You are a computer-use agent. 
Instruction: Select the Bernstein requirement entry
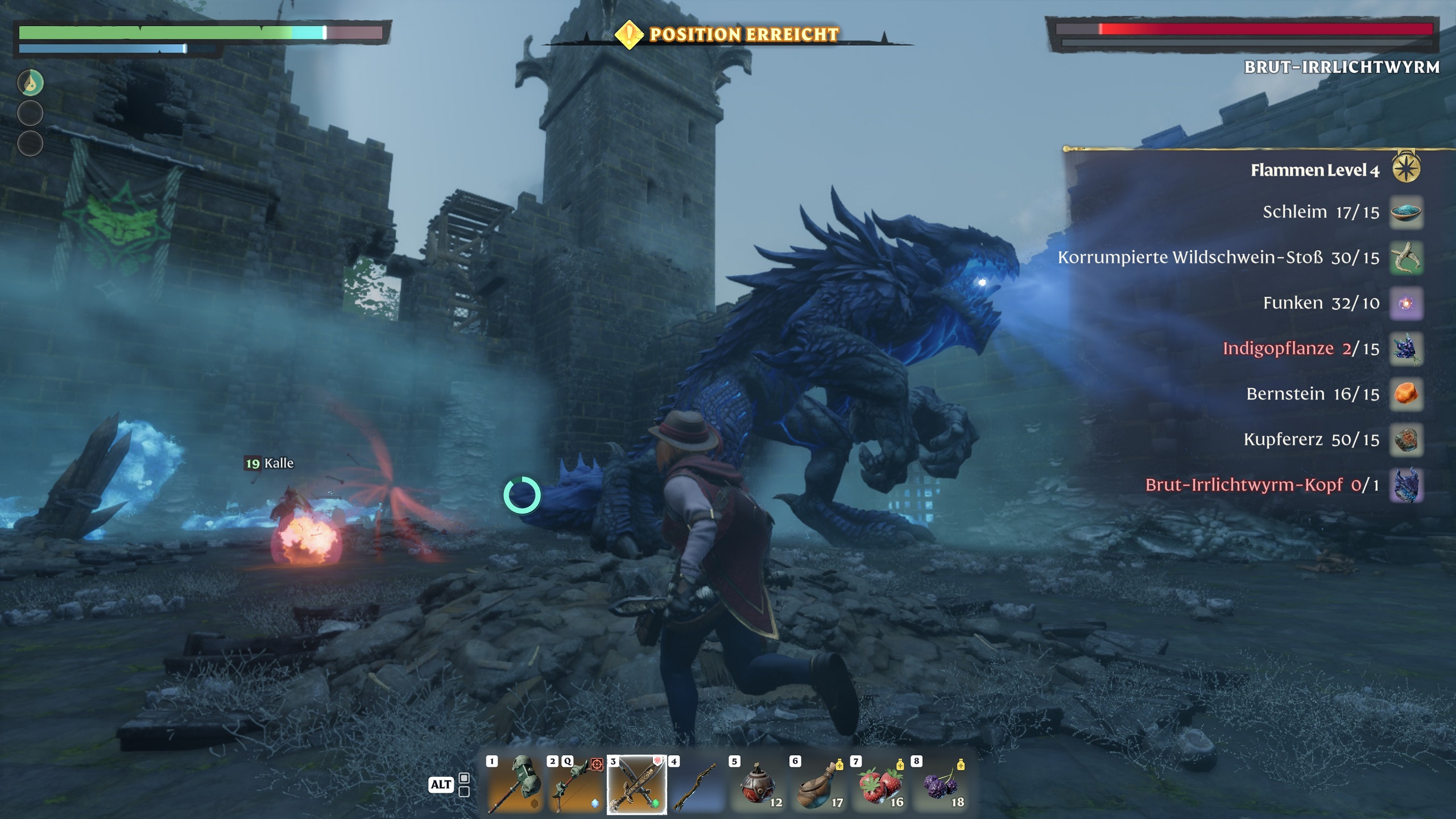point(1313,394)
